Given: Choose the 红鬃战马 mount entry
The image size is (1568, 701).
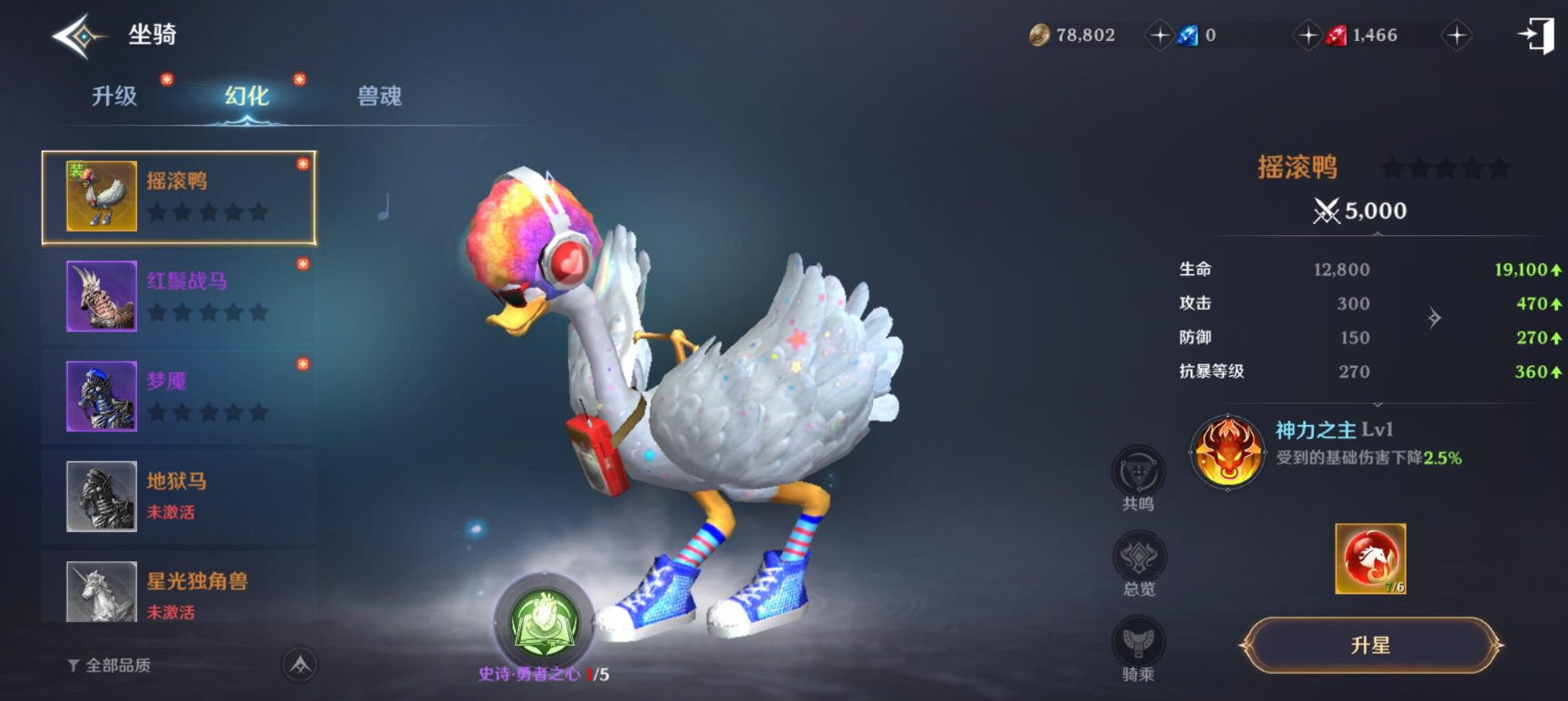Looking at the screenshot, I should (179, 297).
